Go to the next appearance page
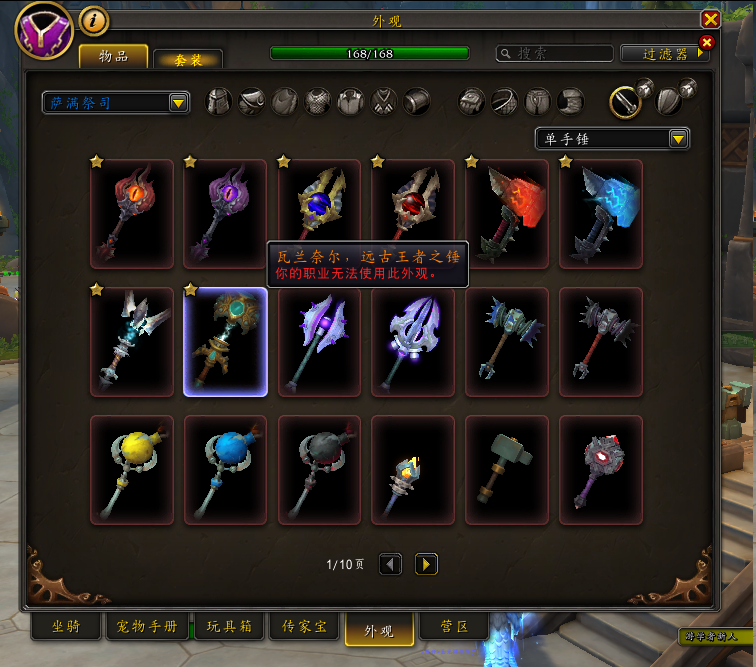 [x=426, y=565]
